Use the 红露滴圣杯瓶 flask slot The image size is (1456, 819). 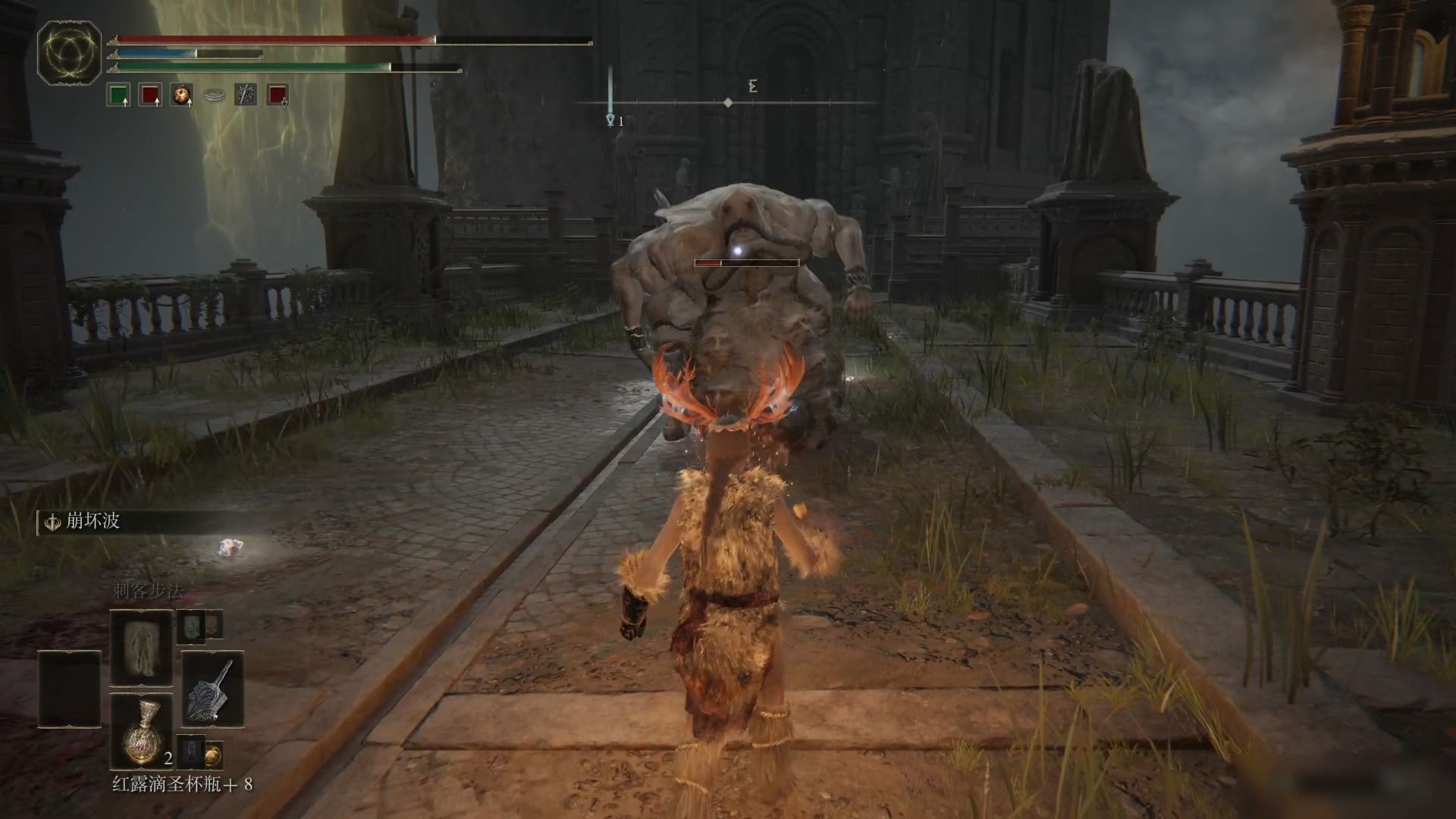click(x=142, y=732)
